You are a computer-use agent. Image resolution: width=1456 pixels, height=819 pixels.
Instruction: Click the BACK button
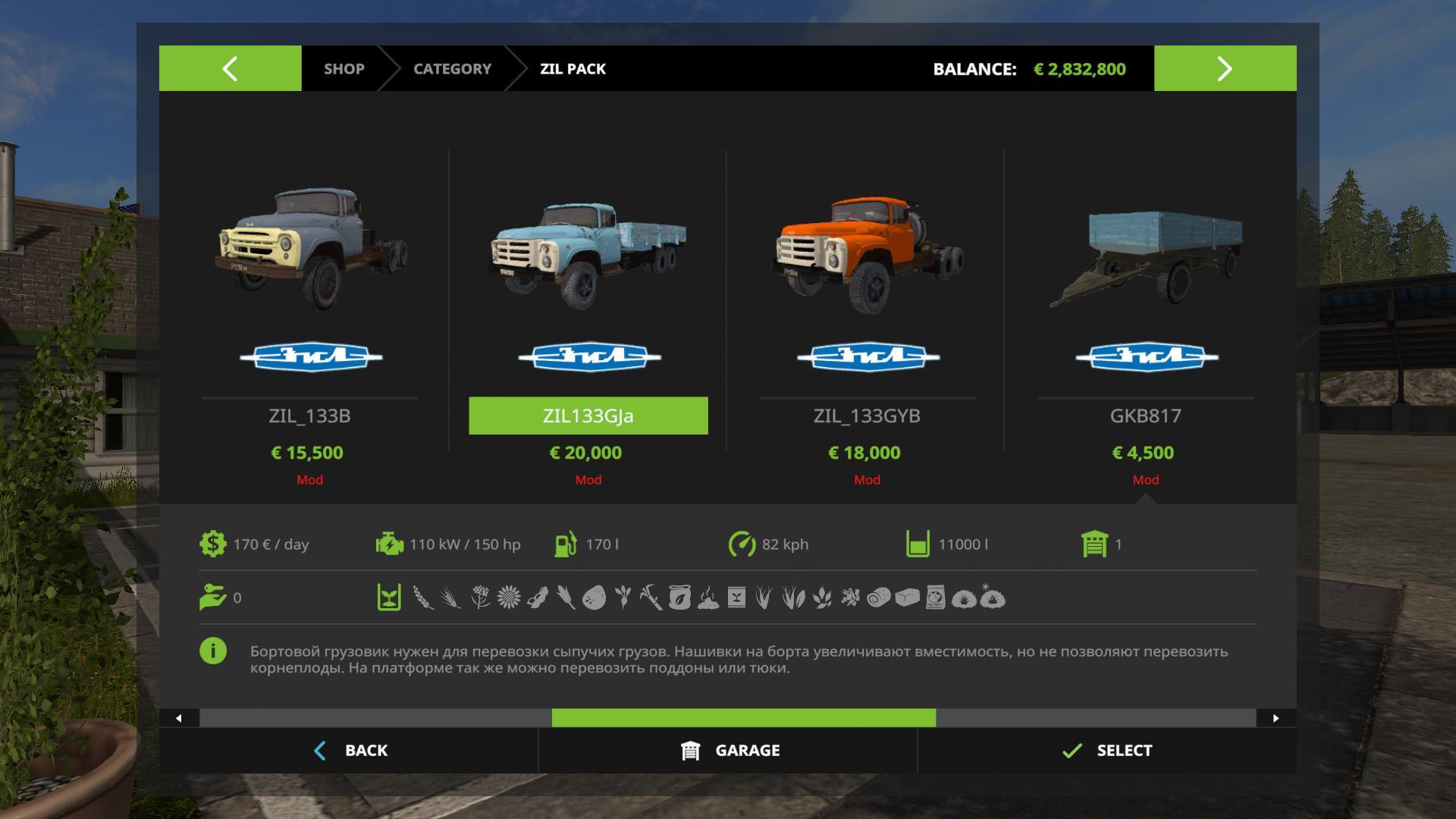350,750
